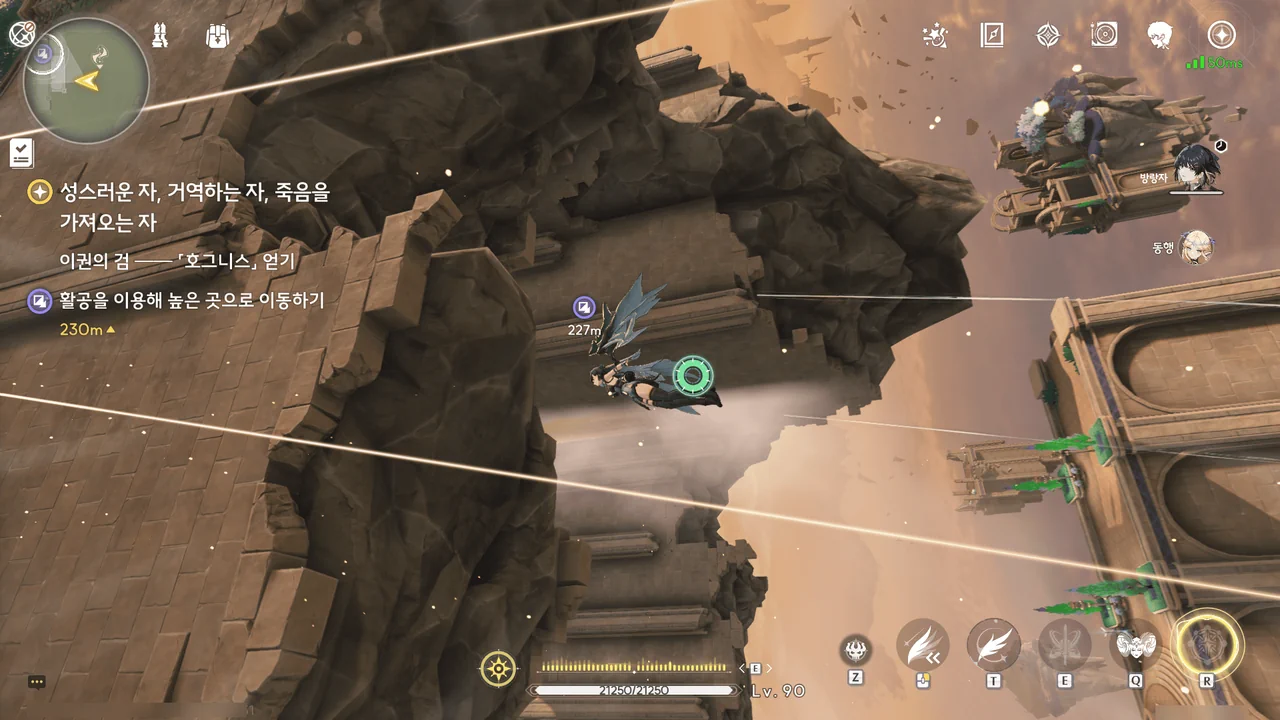This screenshot has height=720, width=1280.
Task: Activate the wing dash ability icon
Action: coord(922,645)
